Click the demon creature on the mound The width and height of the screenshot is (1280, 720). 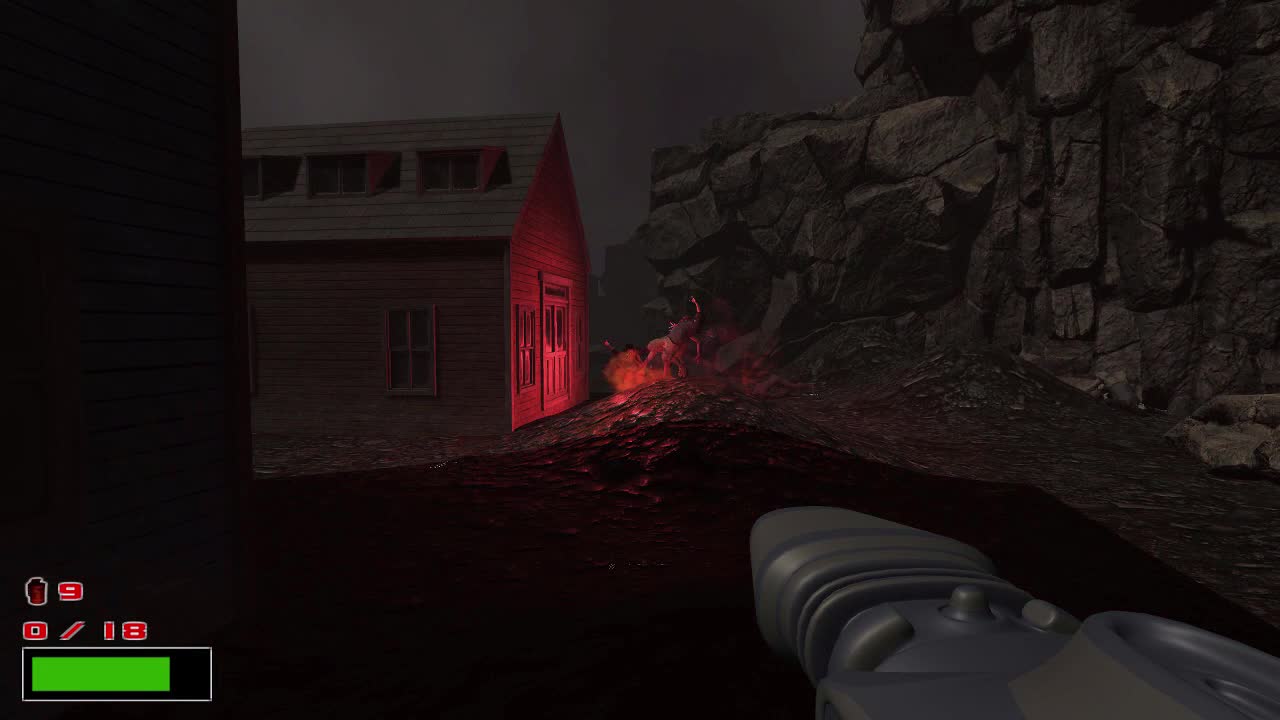click(x=685, y=340)
